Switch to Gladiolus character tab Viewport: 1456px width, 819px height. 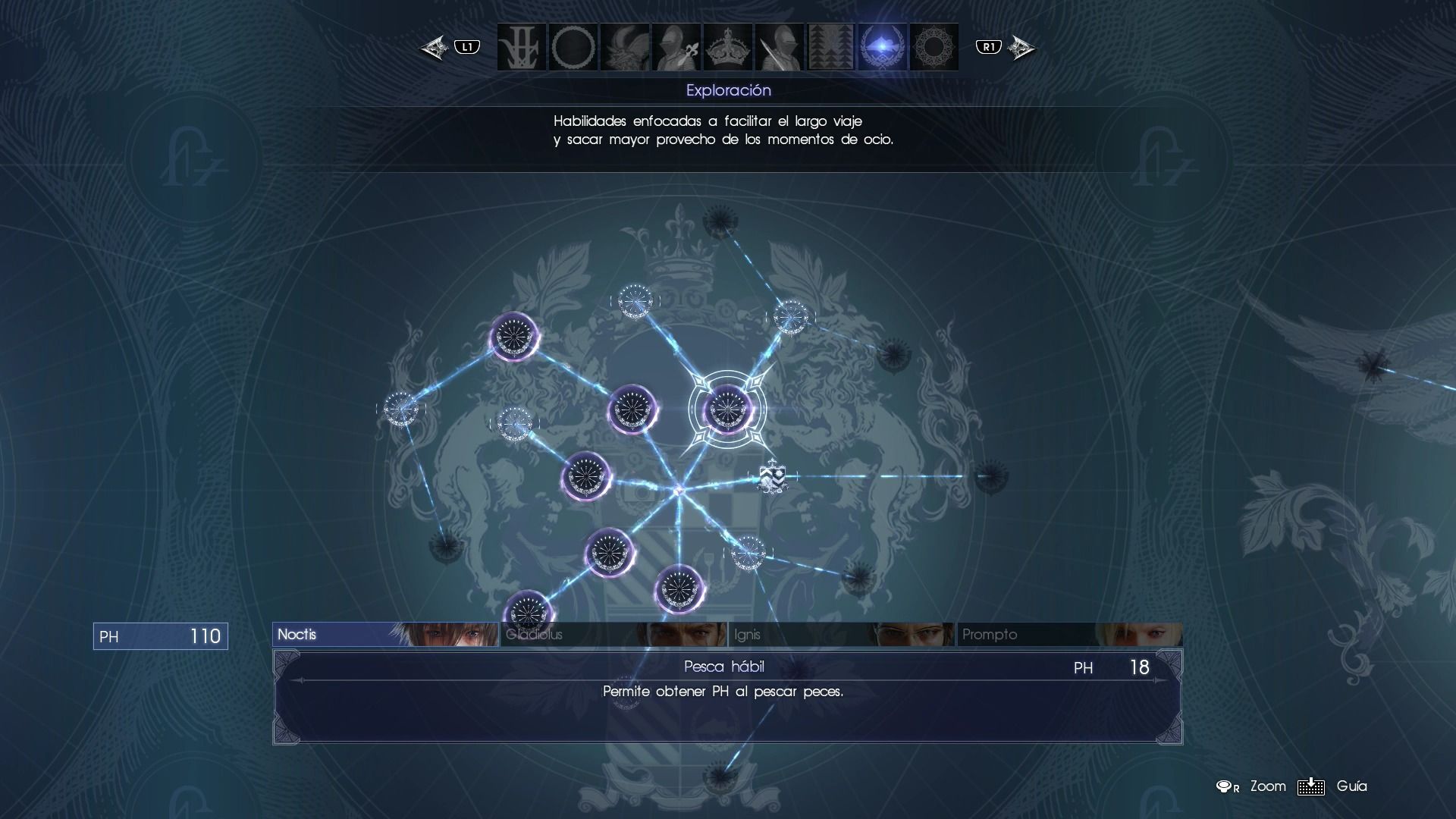pyautogui.click(x=613, y=635)
